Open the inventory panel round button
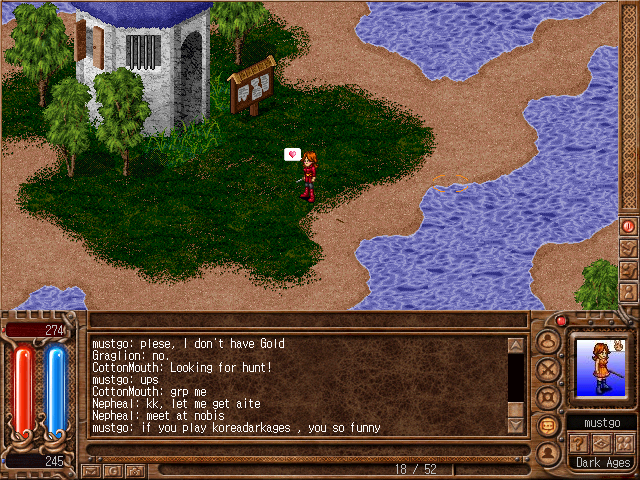 coord(548,341)
